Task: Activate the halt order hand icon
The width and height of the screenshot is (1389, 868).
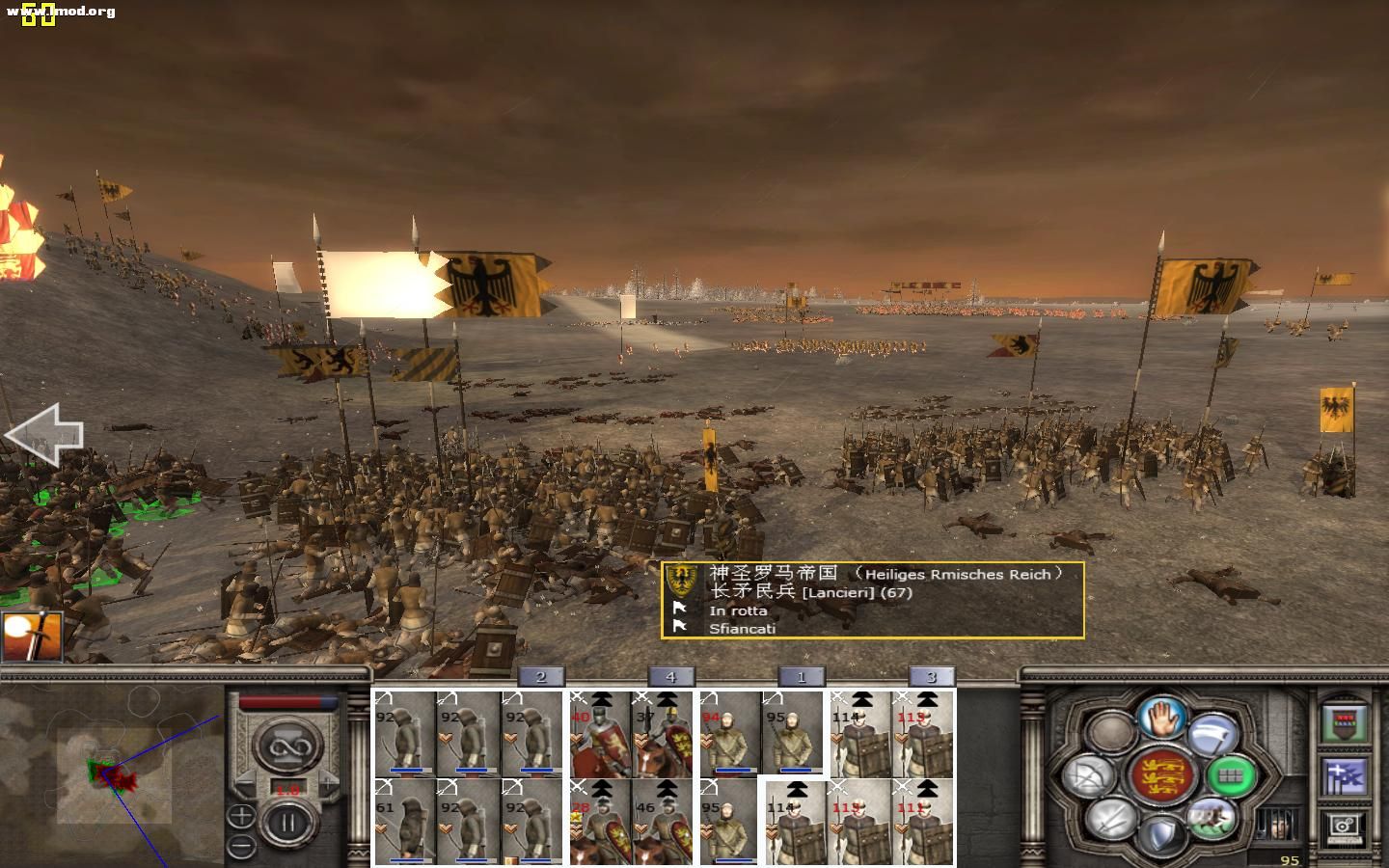Action: (1161, 717)
